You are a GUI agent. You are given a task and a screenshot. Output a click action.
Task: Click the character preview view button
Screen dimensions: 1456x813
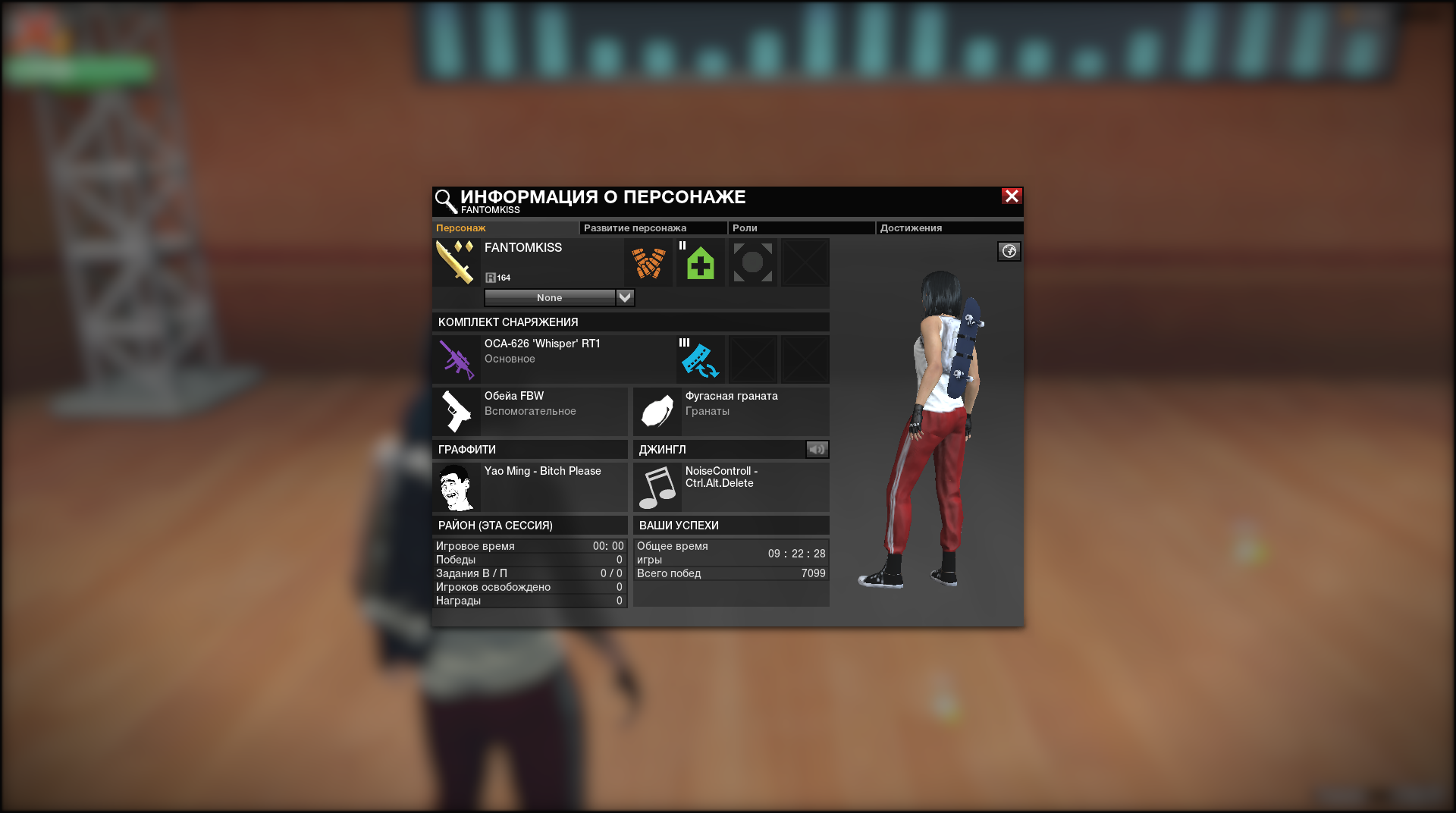[1009, 252]
